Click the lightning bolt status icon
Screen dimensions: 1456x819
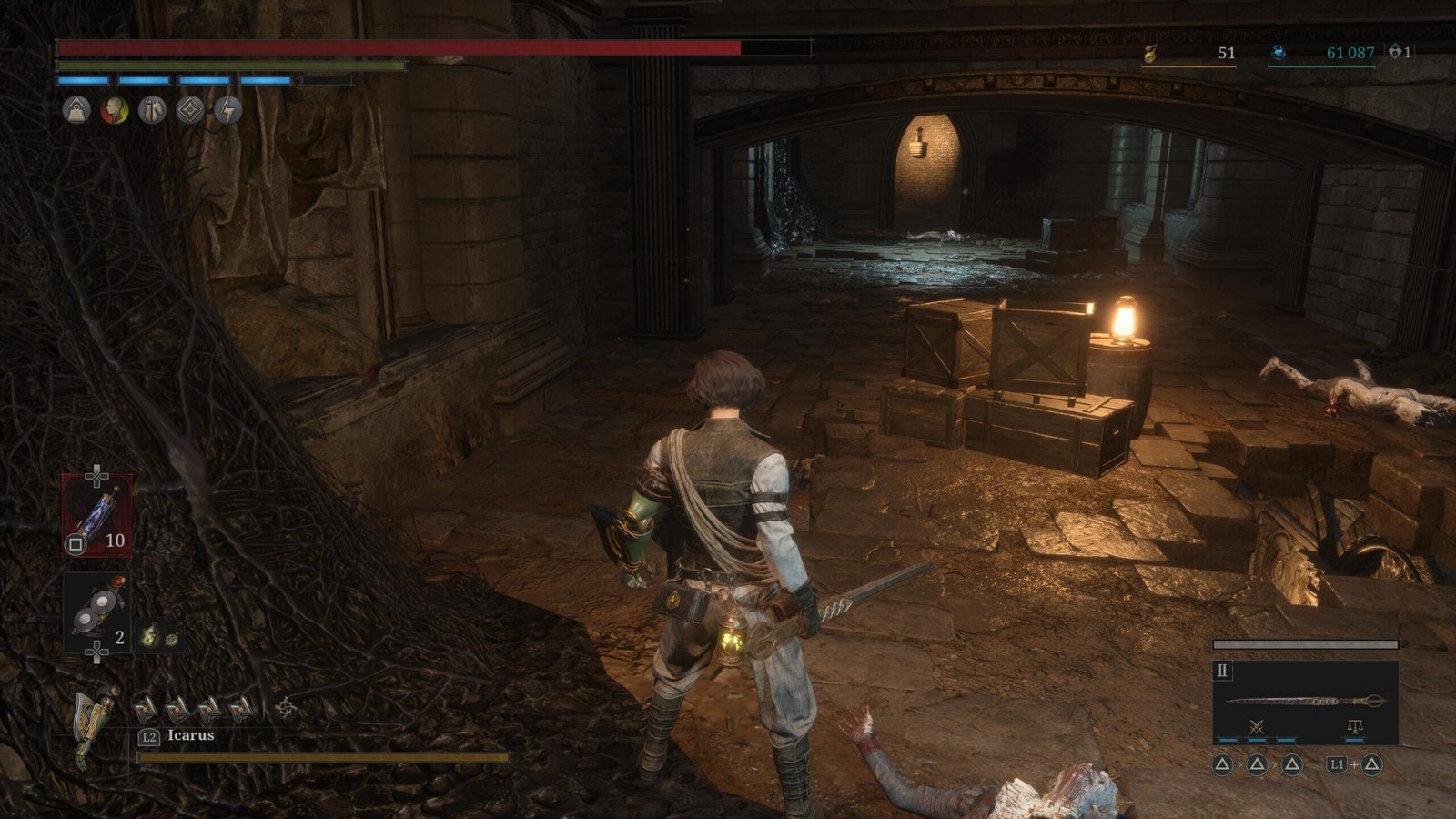[227, 111]
